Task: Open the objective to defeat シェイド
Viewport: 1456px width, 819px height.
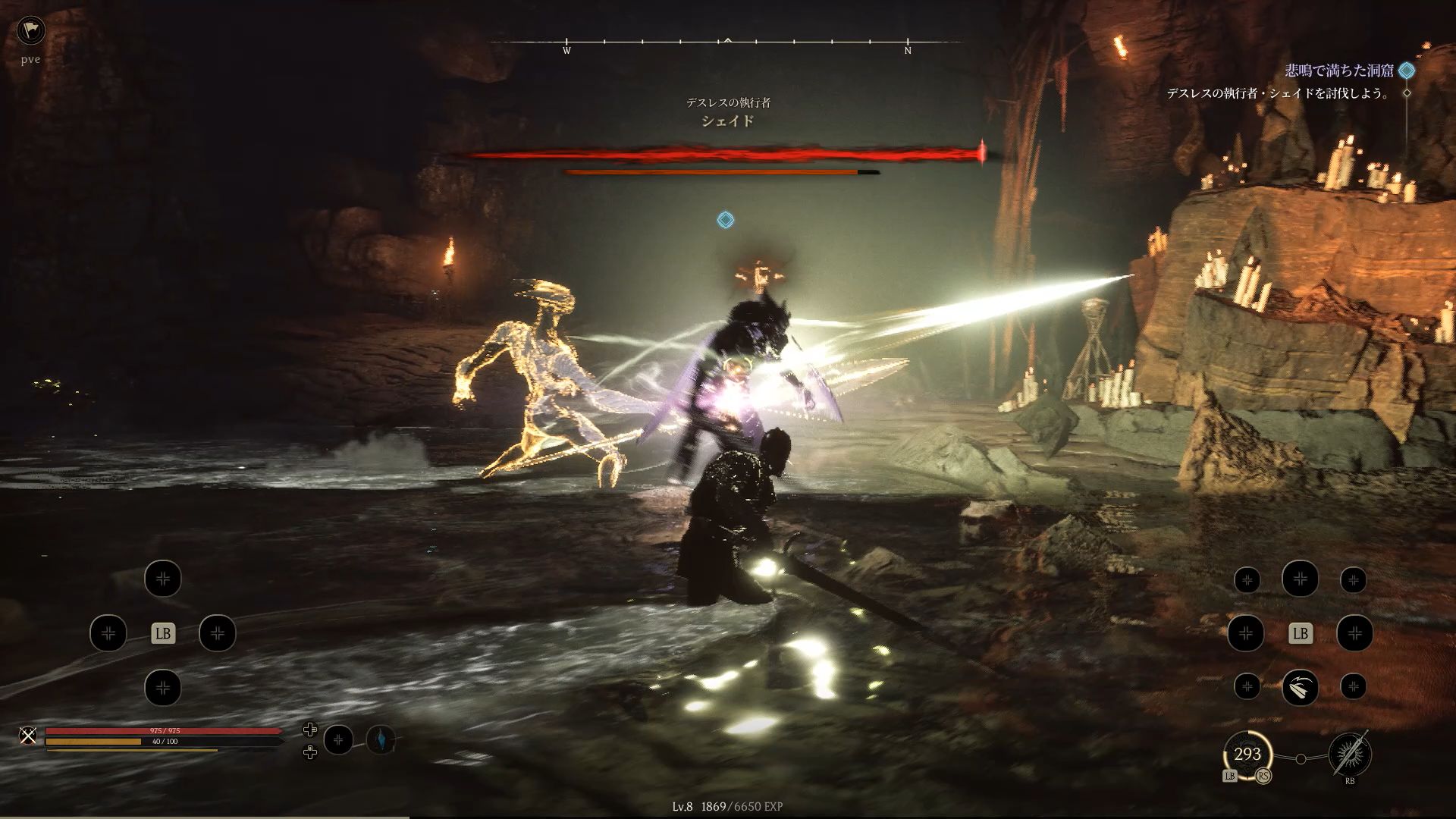Action: pyautogui.click(x=1279, y=93)
